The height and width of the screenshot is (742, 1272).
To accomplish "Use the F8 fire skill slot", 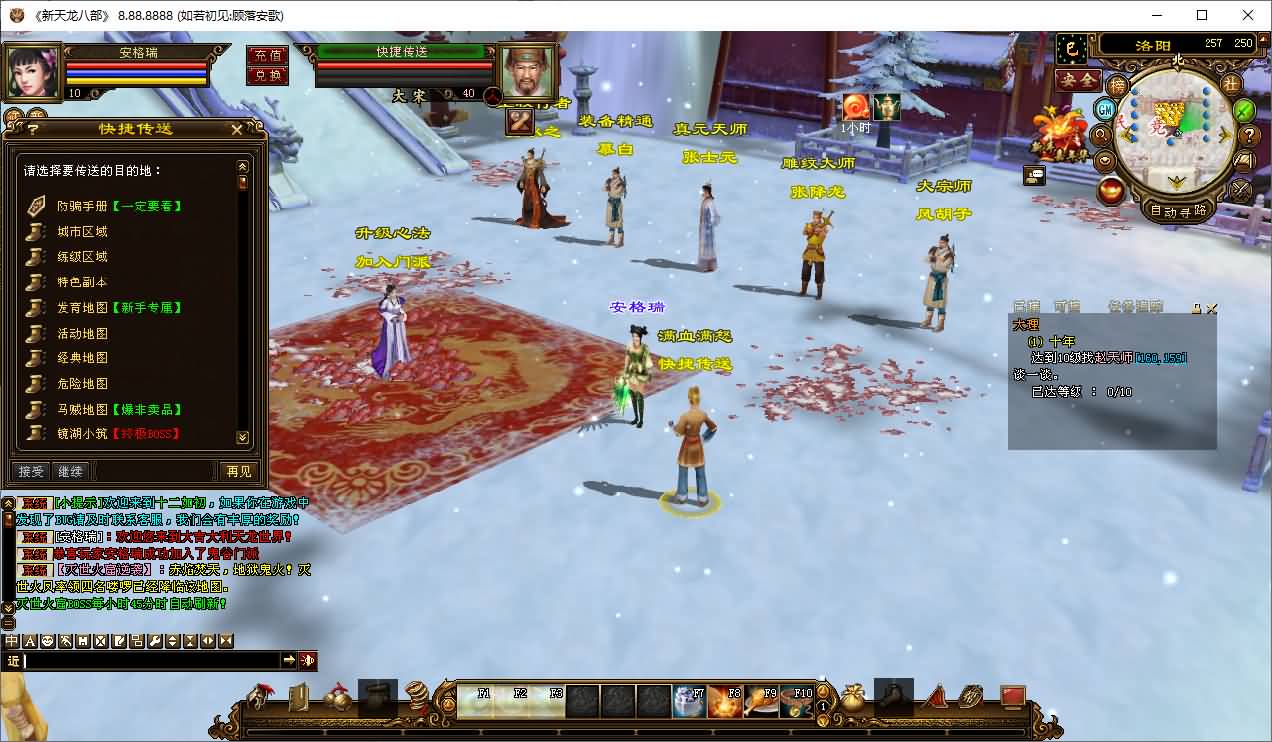I will click(725, 701).
